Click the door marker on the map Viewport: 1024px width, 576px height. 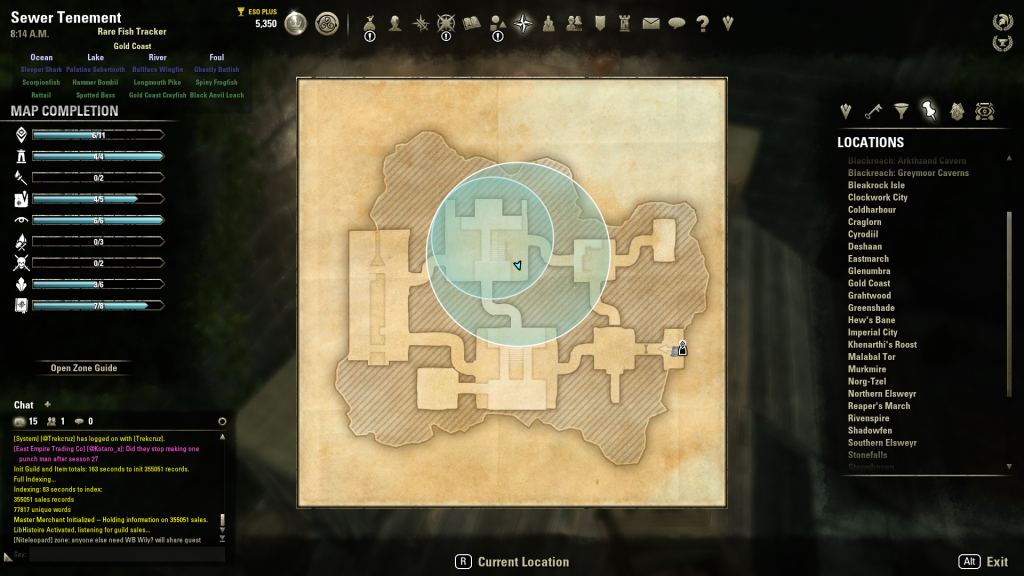pos(683,348)
